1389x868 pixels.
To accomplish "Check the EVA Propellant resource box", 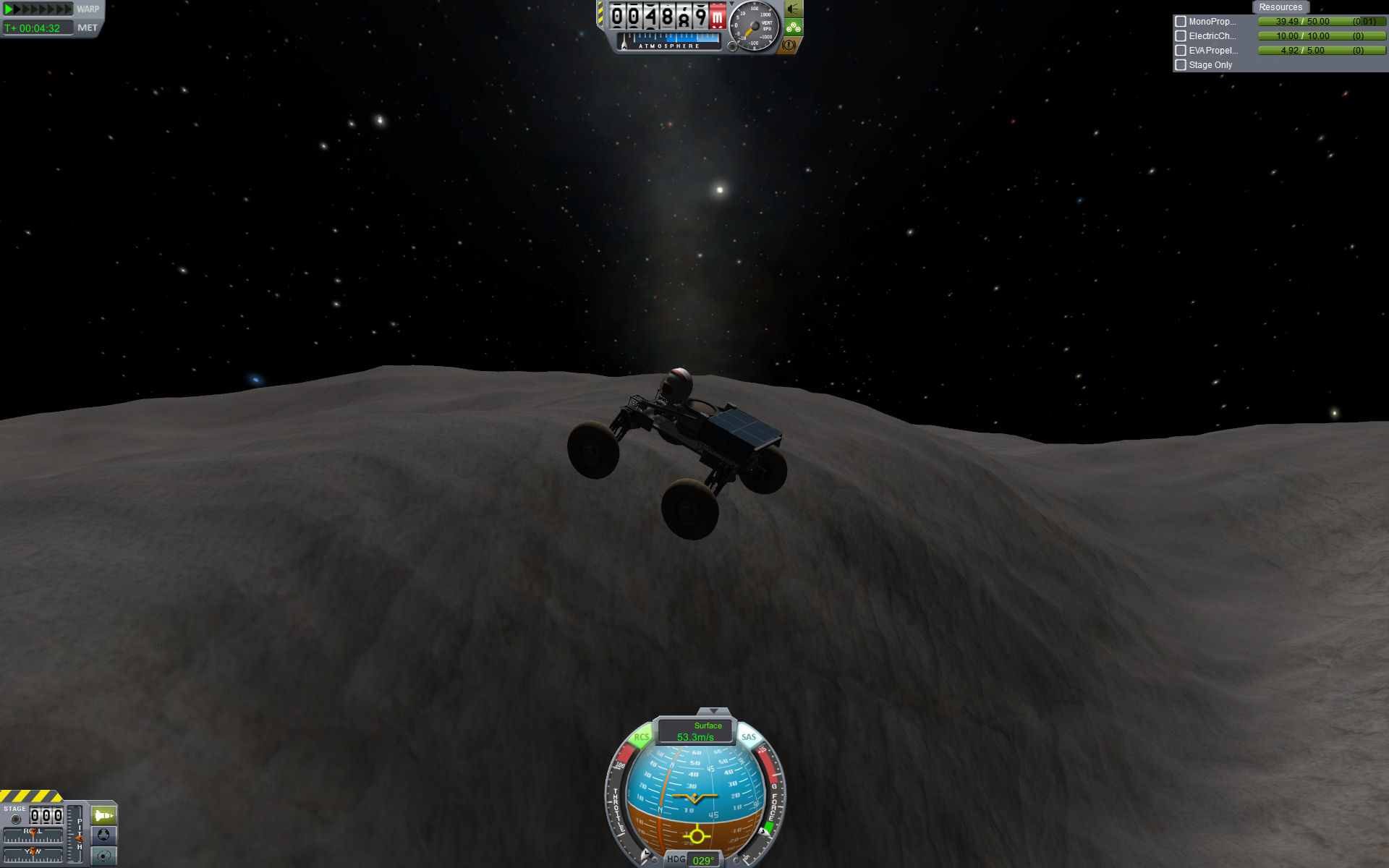I will (x=1181, y=51).
